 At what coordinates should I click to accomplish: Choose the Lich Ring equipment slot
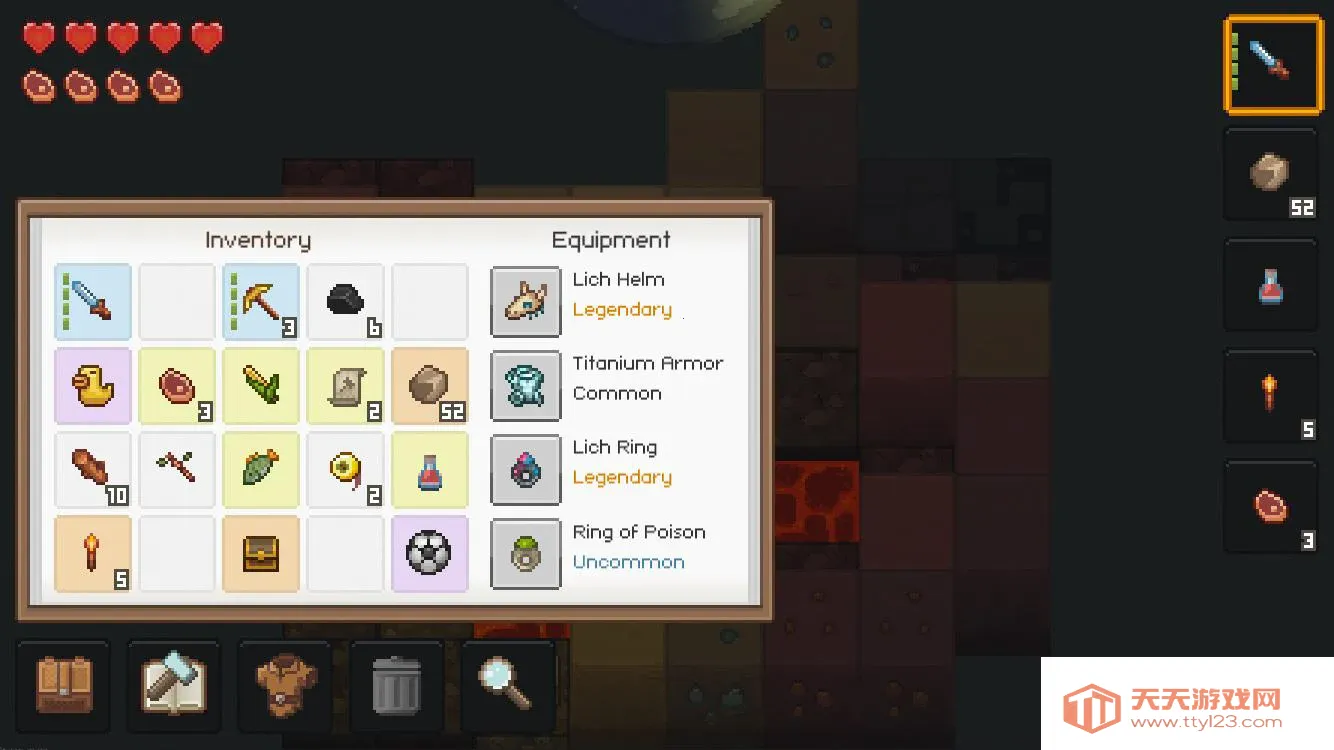click(x=526, y=469)
